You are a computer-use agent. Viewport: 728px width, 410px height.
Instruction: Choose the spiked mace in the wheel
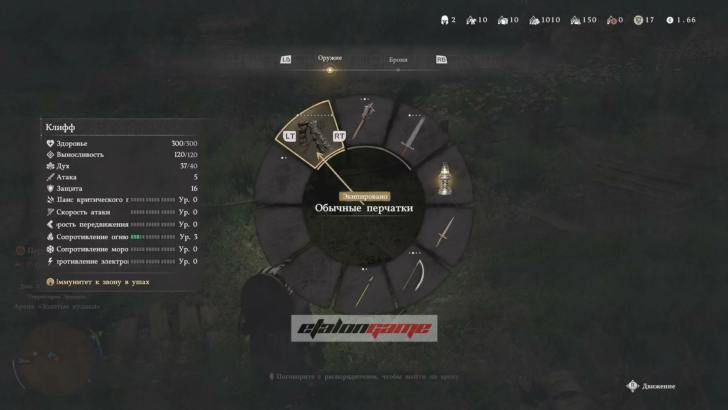click(363, 119)
